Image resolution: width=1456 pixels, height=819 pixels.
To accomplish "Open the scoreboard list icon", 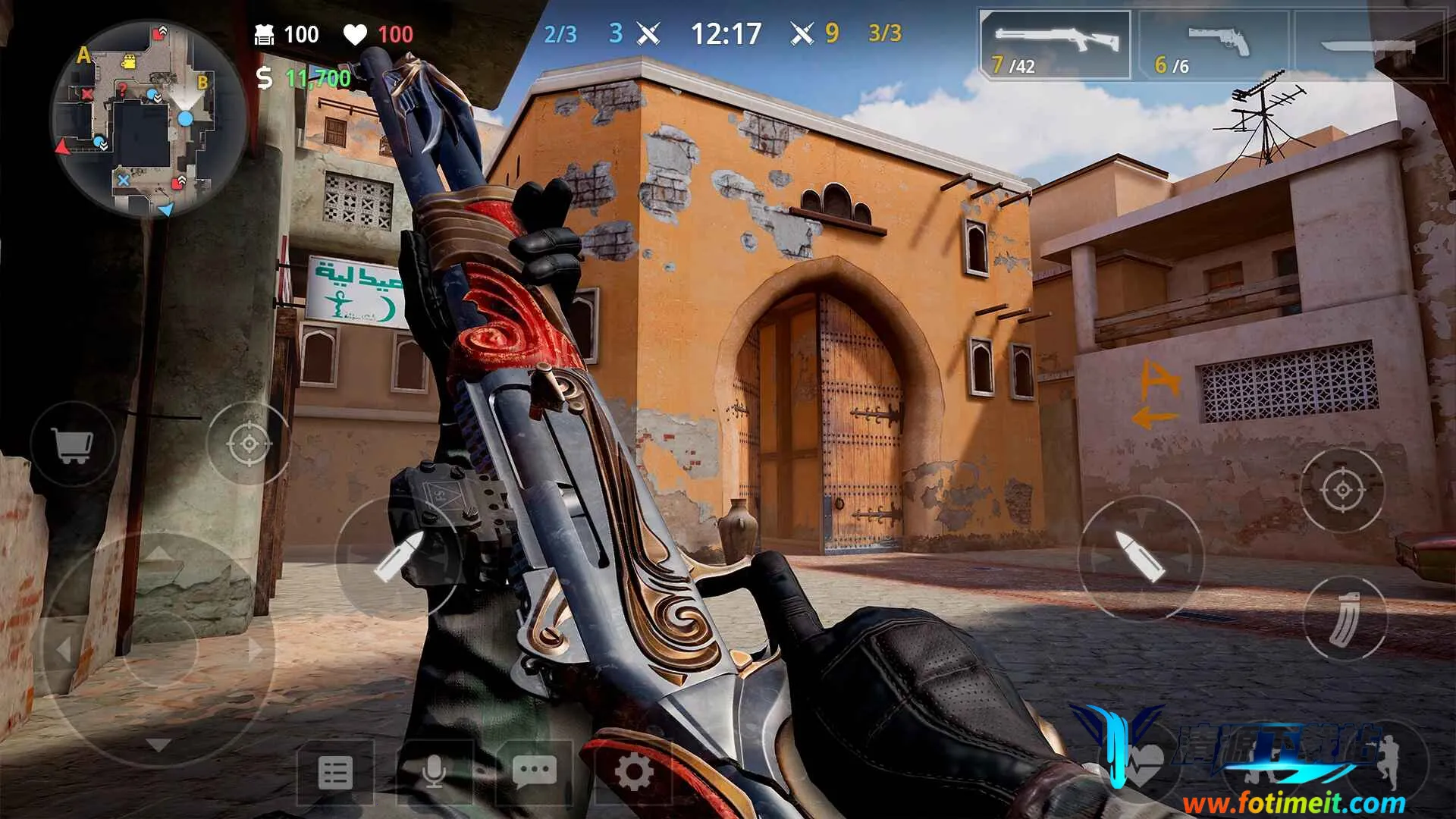I will click(x=335, y=773).
